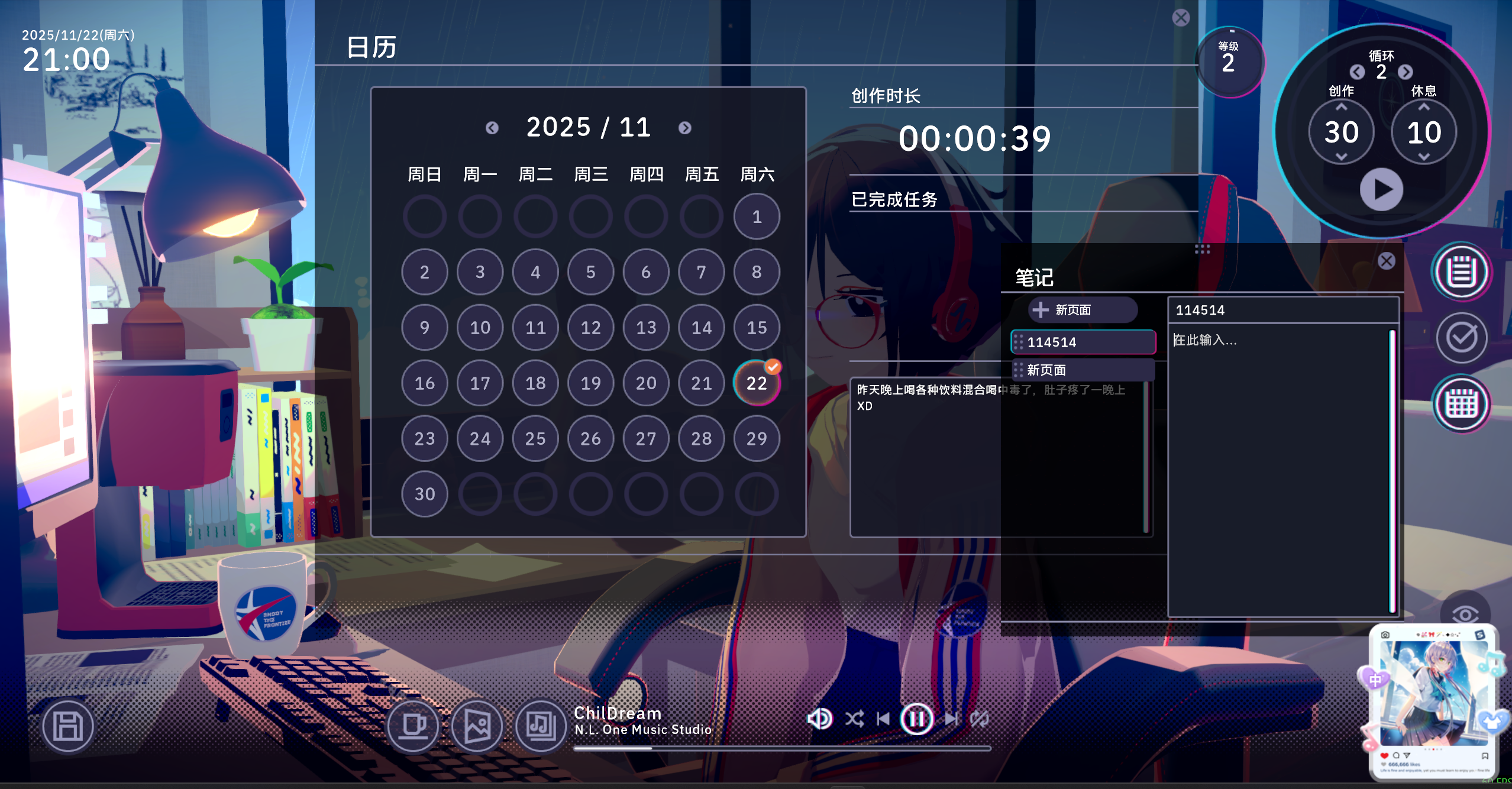Pick day 15 in the calendar
The width and height of the screenshot is (1512, 789).
coord(757,328)
